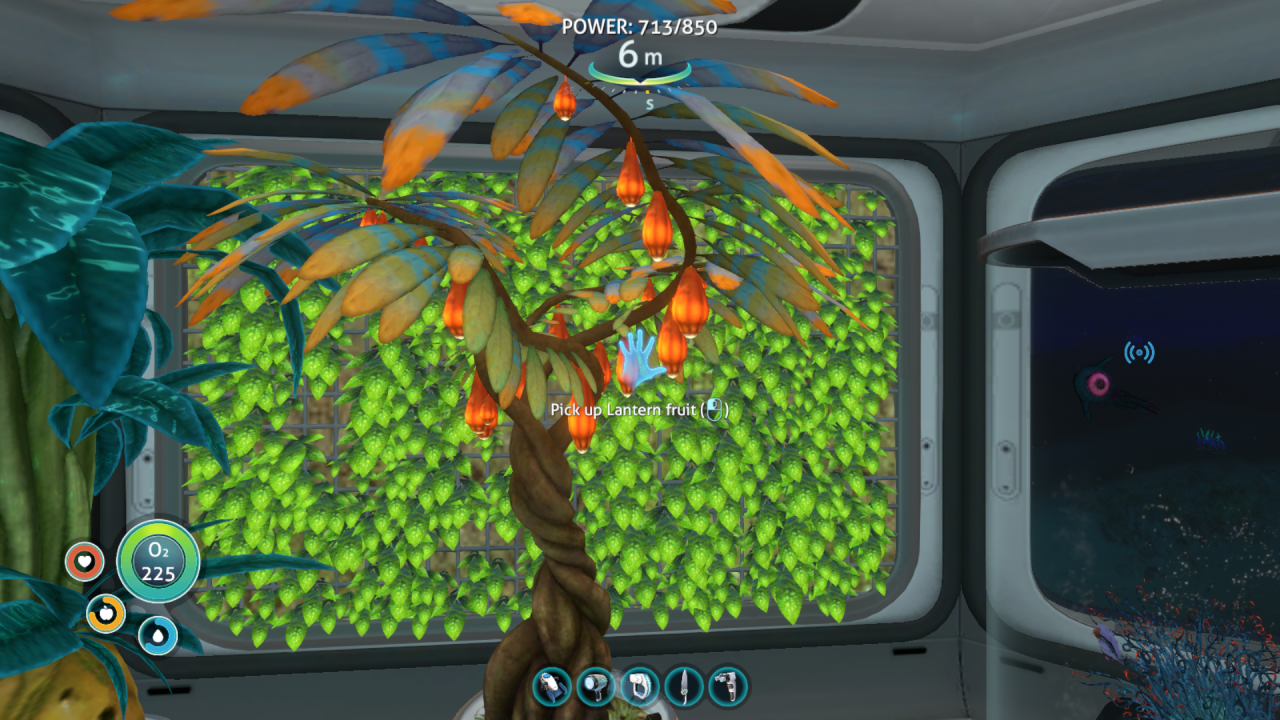1280x720 pixels.
Task: Select the Scanner tool in the third quickslot
Action: click(638, 686)
